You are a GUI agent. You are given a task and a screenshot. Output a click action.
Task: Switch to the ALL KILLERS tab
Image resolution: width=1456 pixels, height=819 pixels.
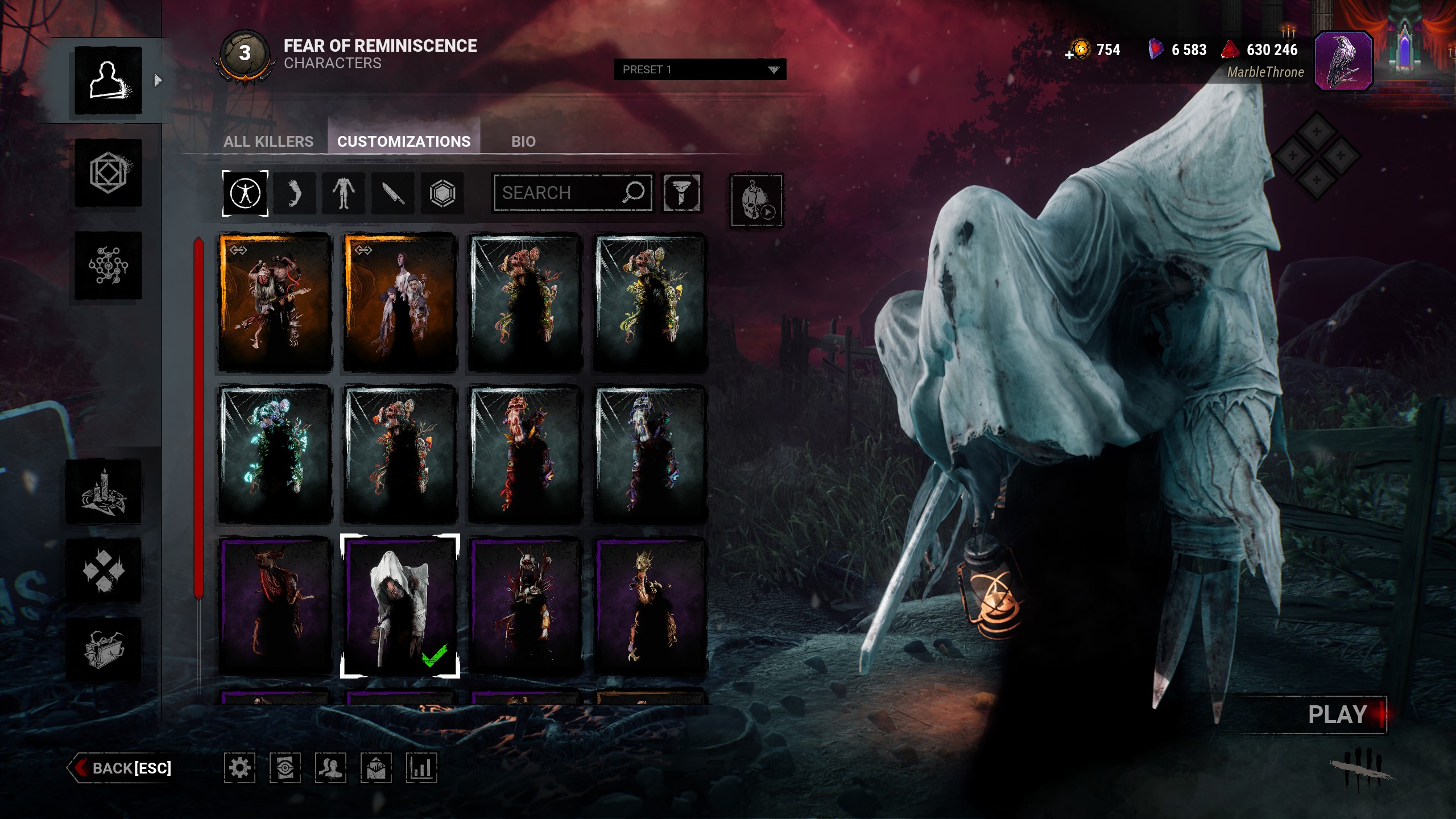click(268, 142)
